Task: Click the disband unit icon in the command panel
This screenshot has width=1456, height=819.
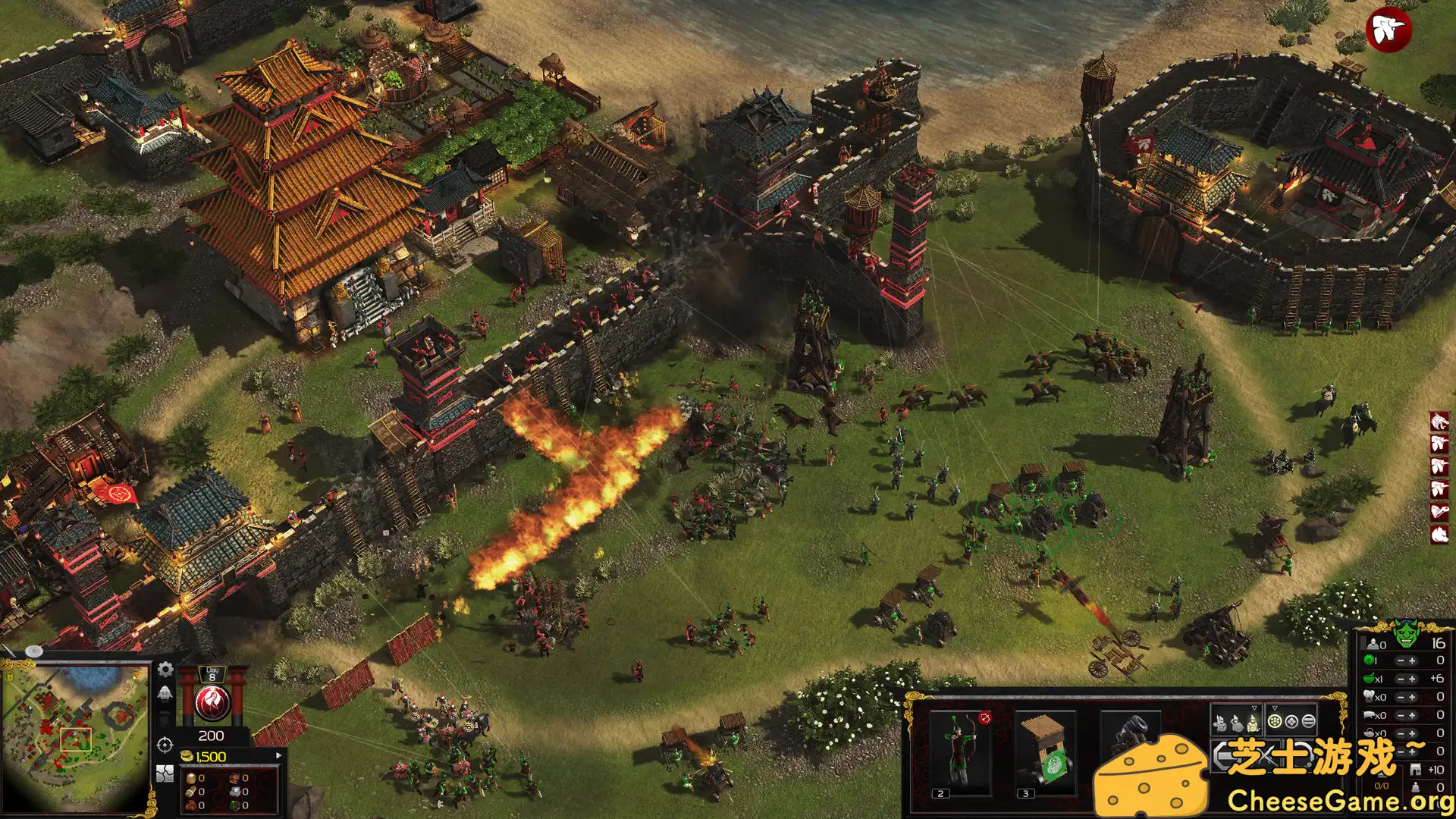Action: (x=1305, y=755)
